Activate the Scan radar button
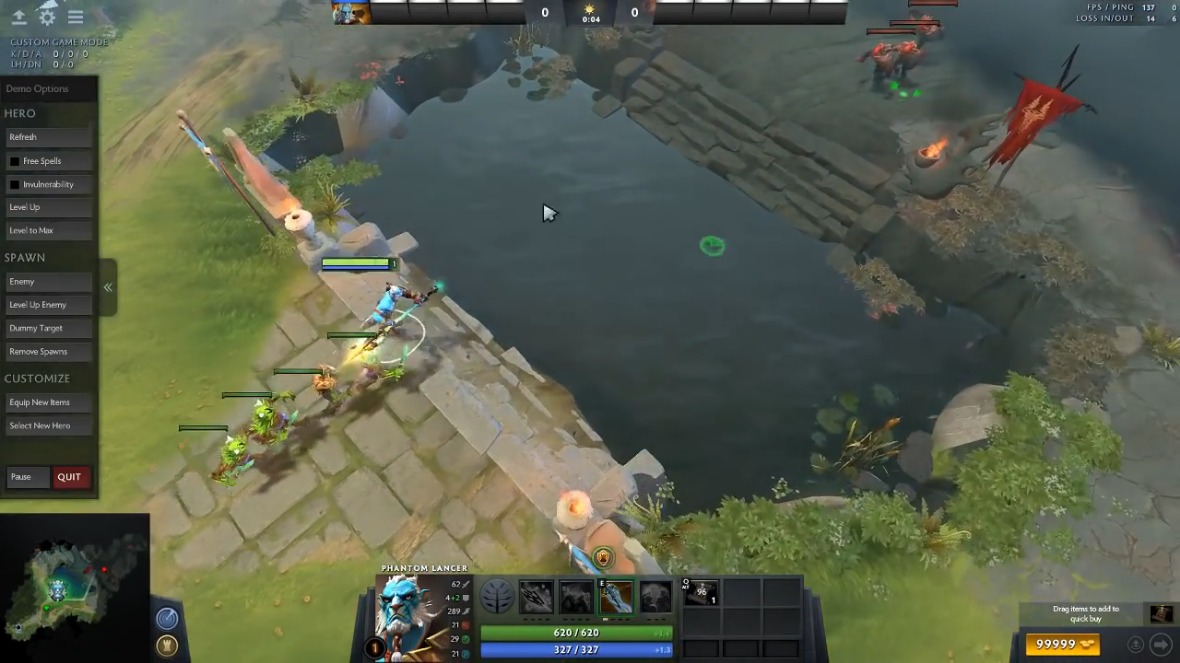Screen dimensions: 1180x663 (167, 619)
